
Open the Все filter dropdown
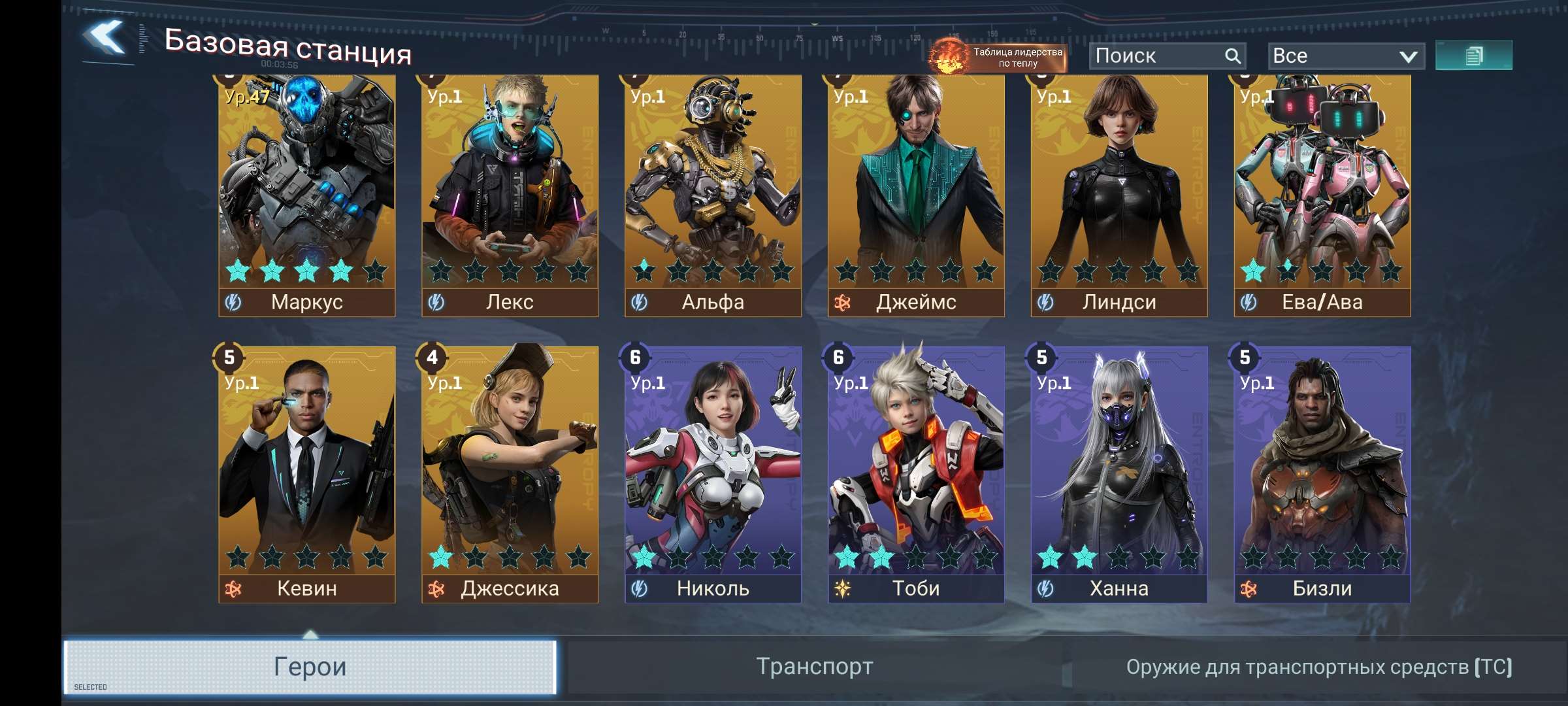pyautogui.click(x=1345, y=56)
